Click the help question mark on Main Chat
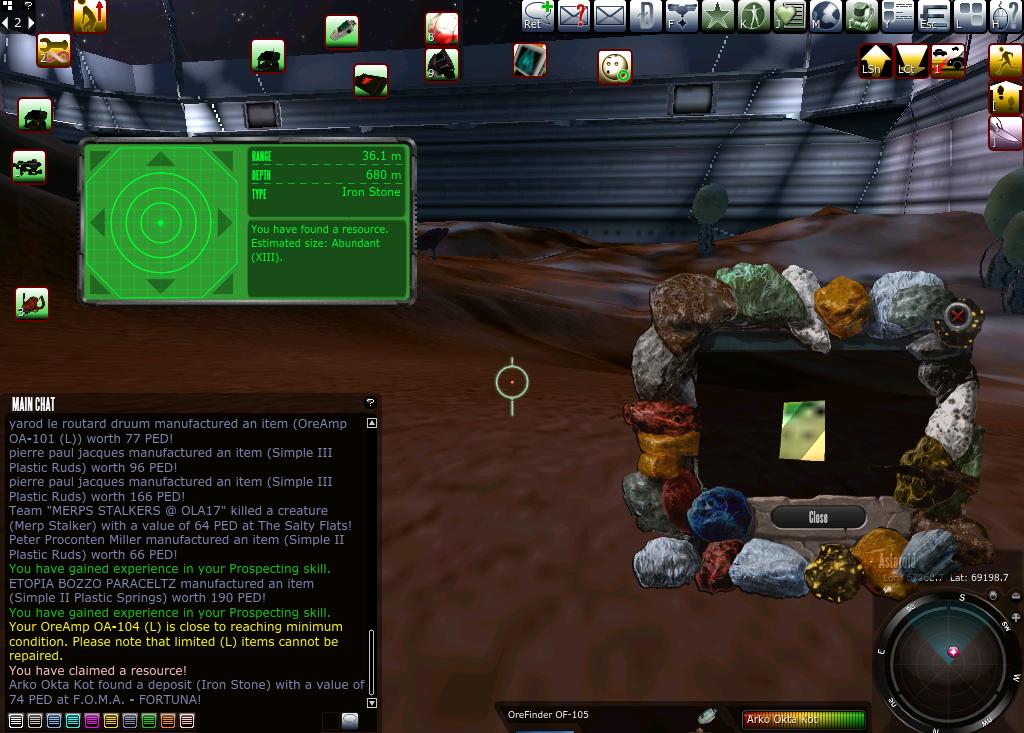Screen dimensions: 1024x733 click(370, 402)
